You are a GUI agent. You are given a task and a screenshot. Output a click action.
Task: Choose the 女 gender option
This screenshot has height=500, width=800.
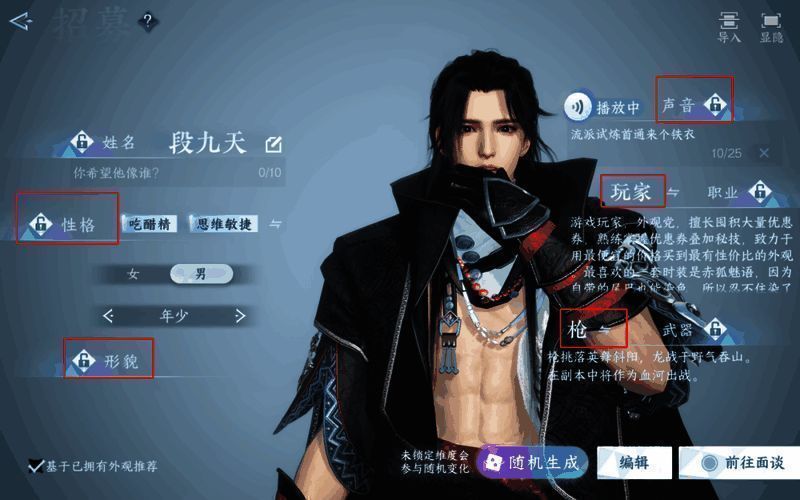tap(133, 273)
